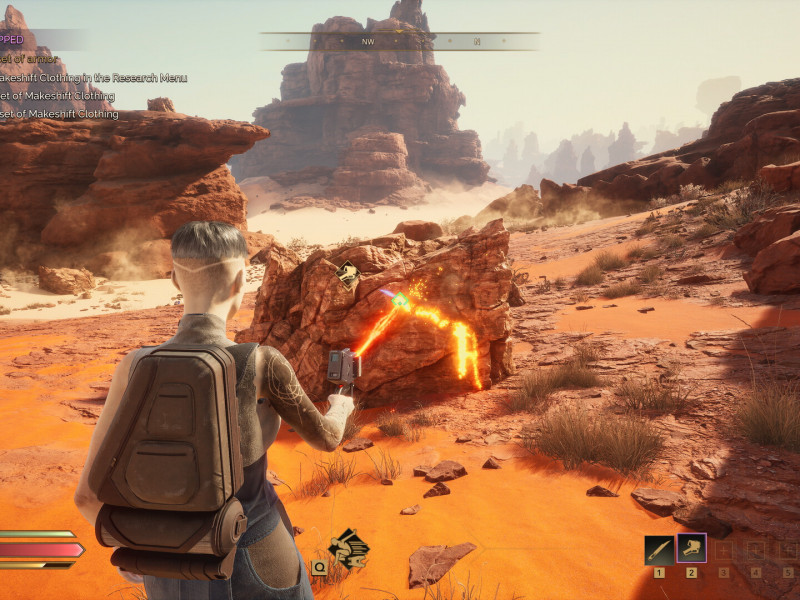Click the compass bar showing NW
The image size is (800, 600).
pos(400,41)
